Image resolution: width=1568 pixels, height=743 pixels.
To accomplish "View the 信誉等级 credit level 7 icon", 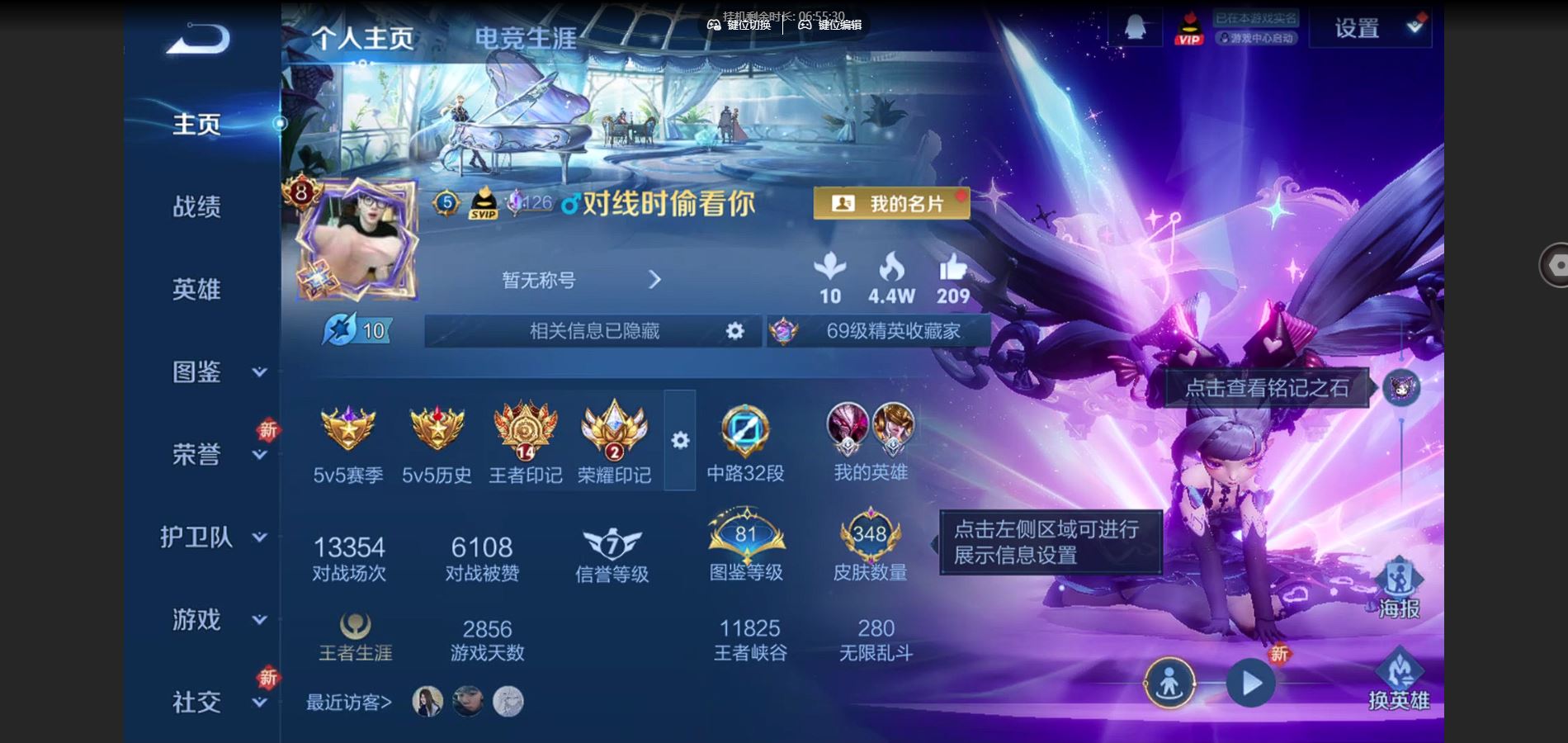I will (x=611, y=542).
